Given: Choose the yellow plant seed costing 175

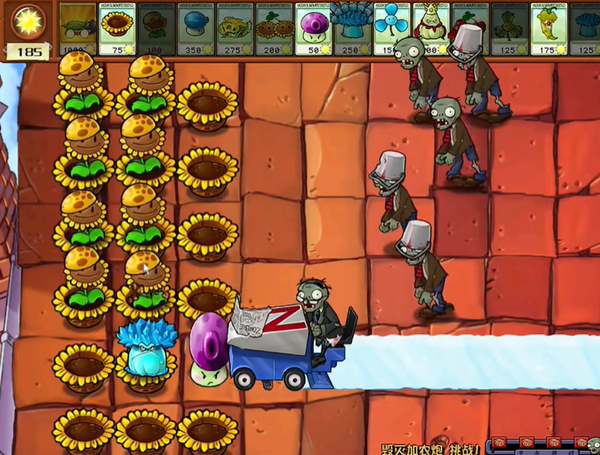Looking at the screenshot, I should click(547, 27).
